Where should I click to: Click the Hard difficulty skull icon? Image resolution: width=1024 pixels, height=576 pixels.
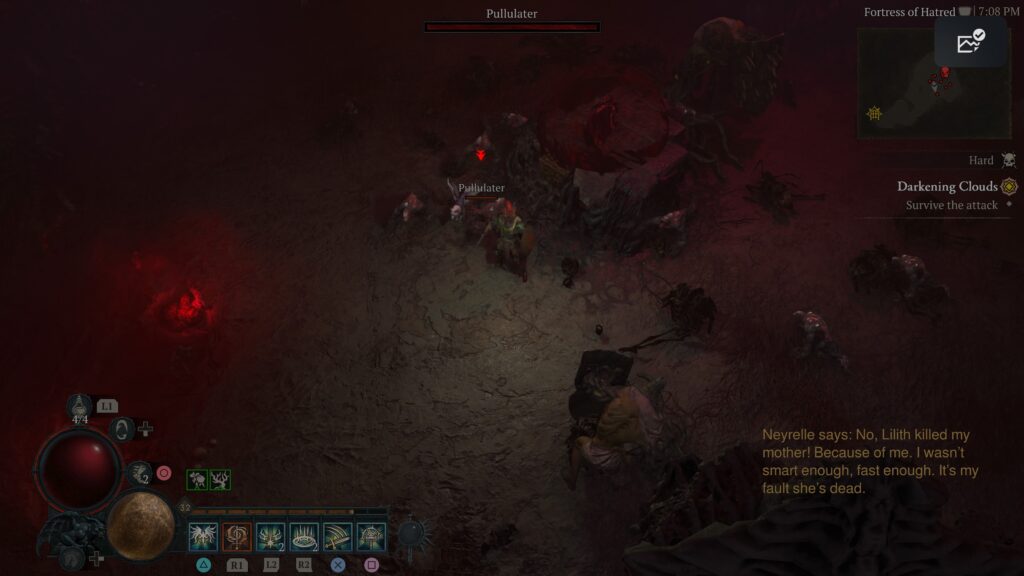coord(1008,160)
